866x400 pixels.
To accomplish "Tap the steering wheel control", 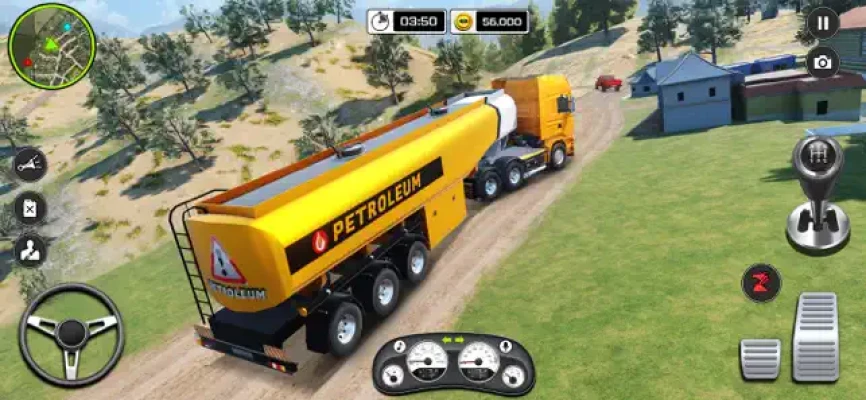I will tap(71, 335).
